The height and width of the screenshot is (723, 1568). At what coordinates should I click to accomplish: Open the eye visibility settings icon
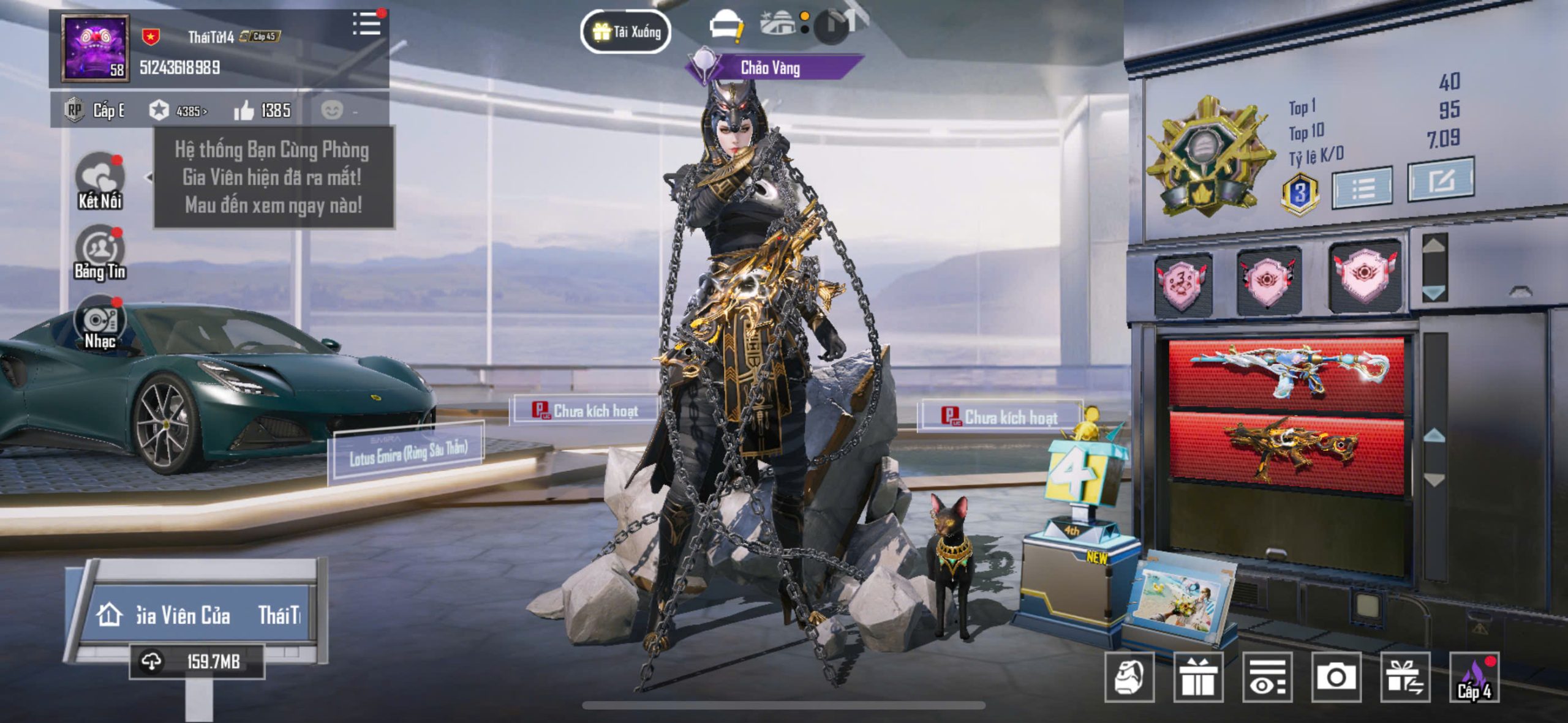1267,677
